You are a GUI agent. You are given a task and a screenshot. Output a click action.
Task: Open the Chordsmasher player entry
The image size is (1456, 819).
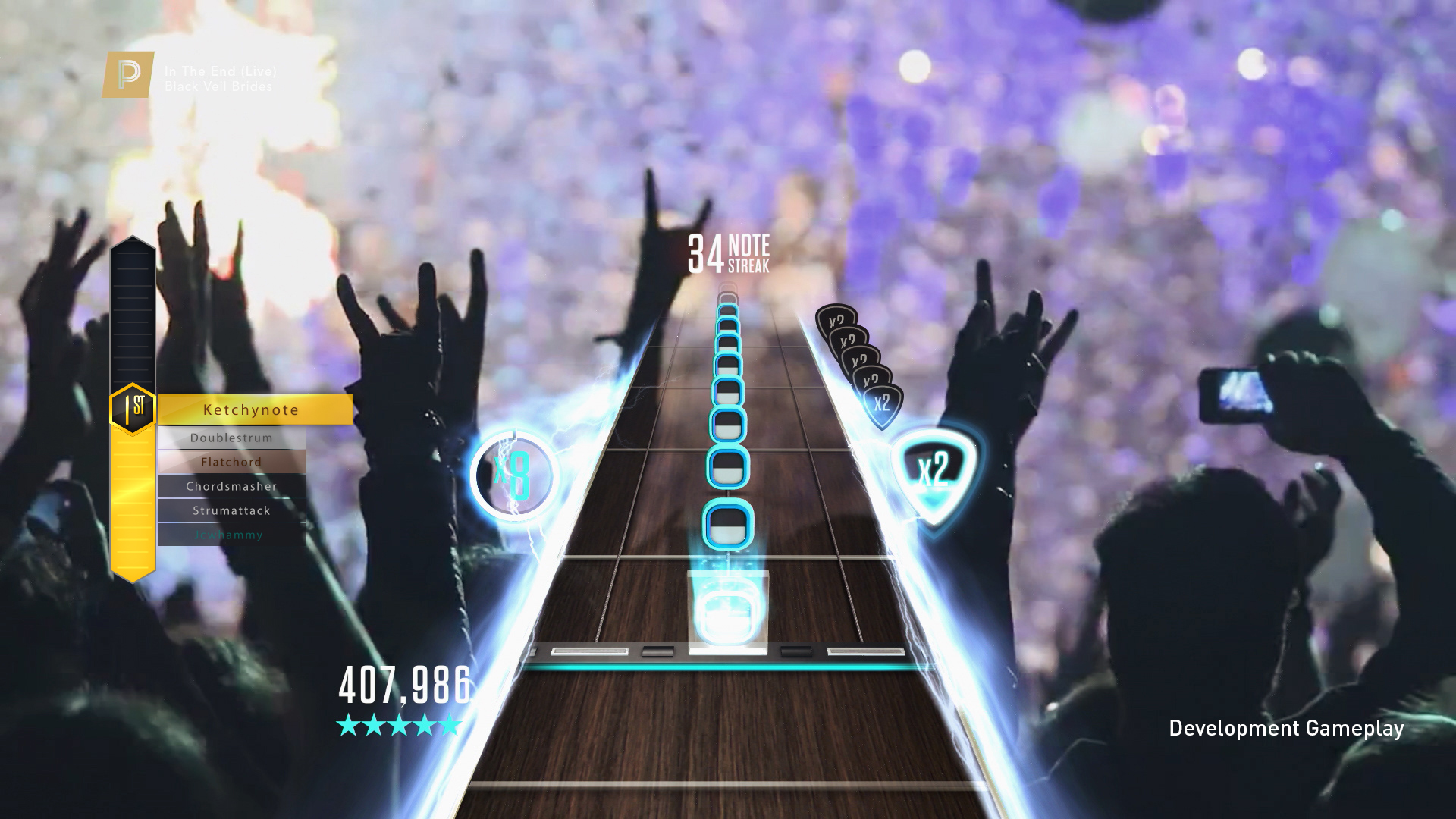coord(232,486)
